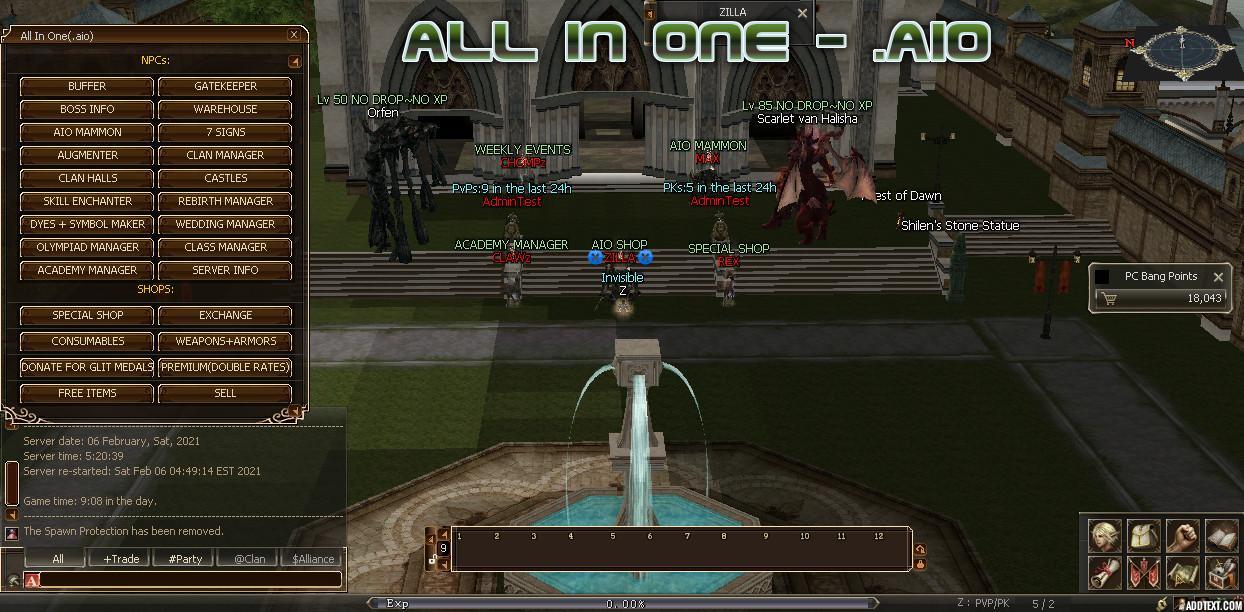This screenshot has height=612, width=1244.
Task: Open SKILL ENCHANTER
Action: 87,201
